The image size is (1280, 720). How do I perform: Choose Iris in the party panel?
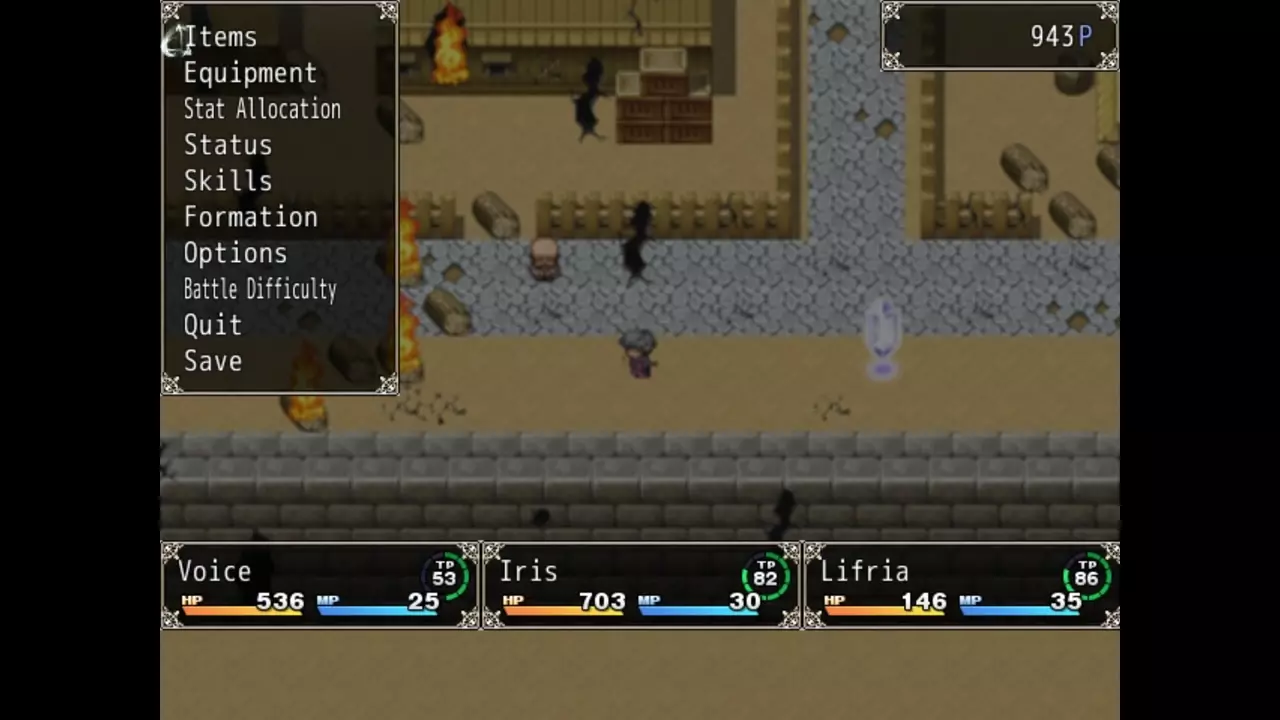(x=641, y=586)
